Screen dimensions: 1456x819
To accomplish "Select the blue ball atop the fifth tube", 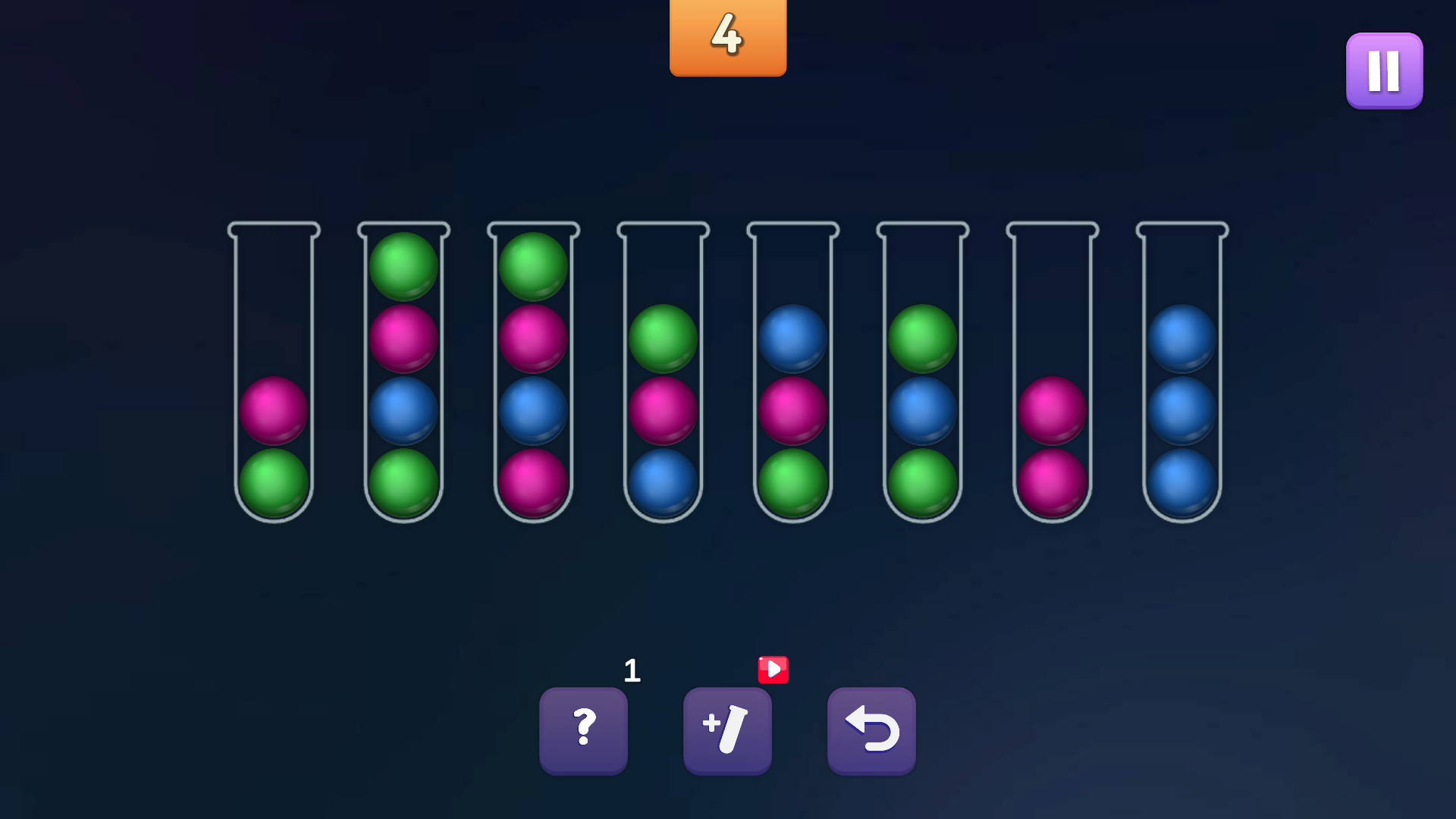I will click(792, 337).
